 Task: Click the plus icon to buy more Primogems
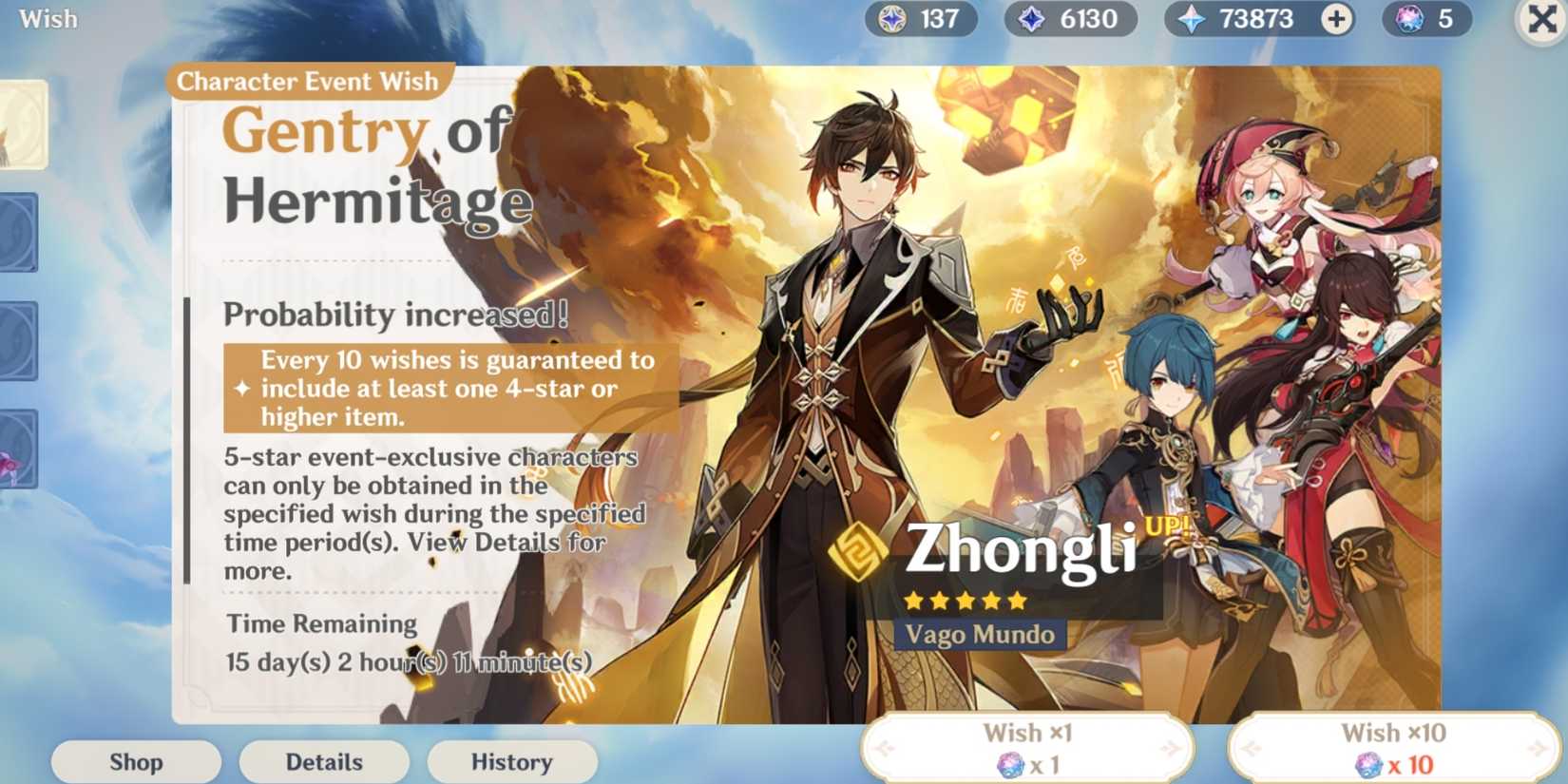click(x=1334, y=19)
